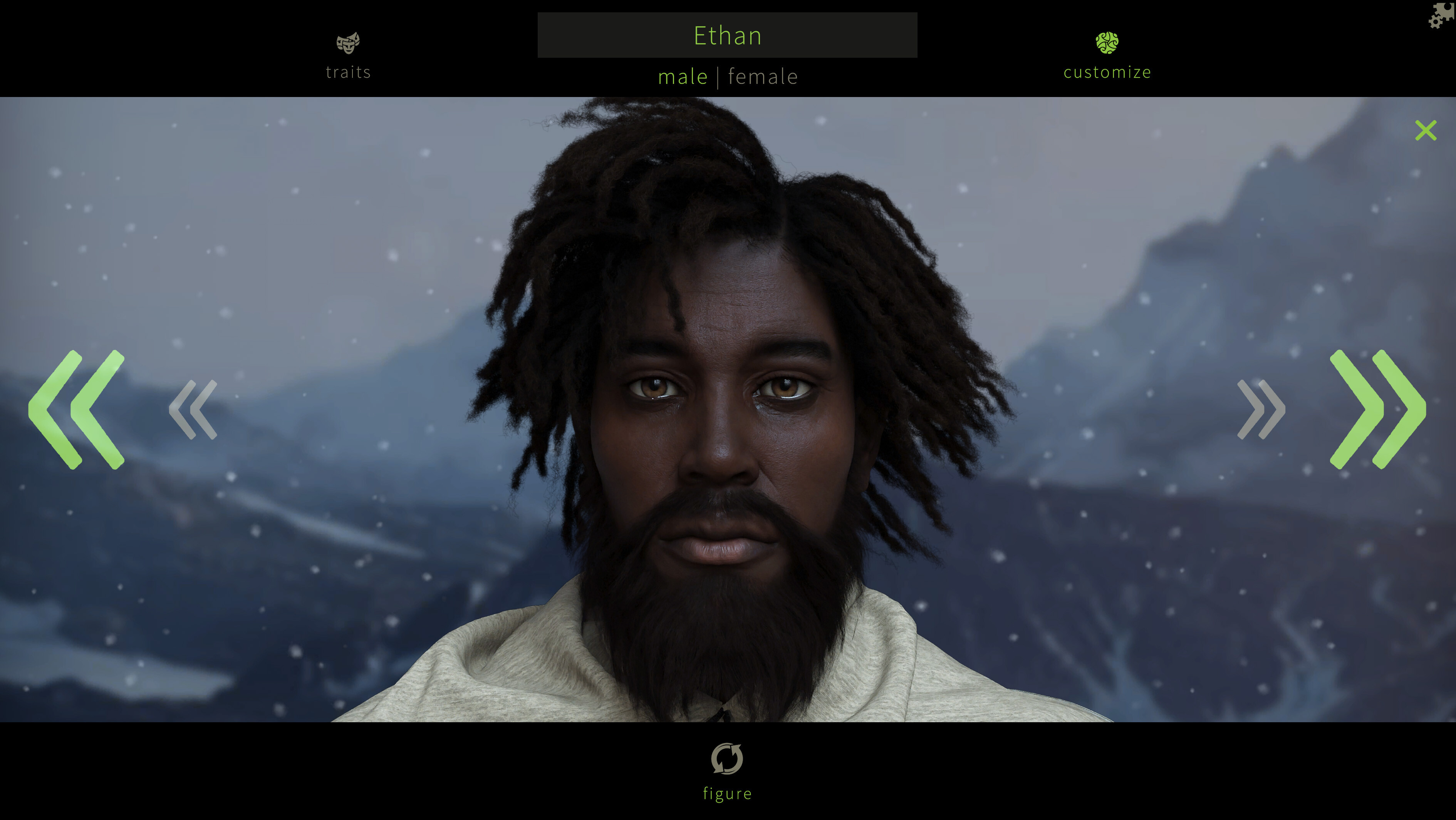Click the traits tab label
The image size is (1456, 820).
click(x=347, y=72)
